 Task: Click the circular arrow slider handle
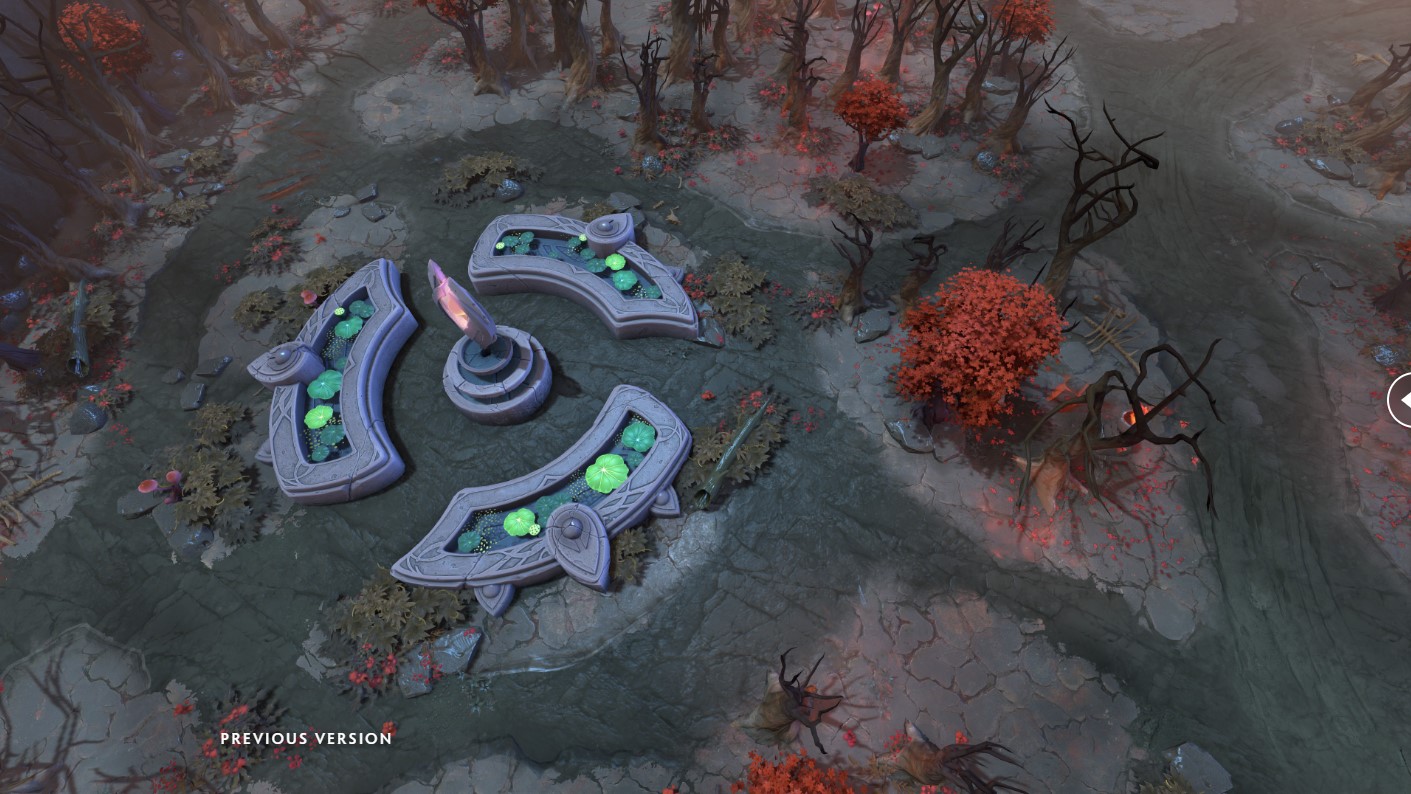1401,400
